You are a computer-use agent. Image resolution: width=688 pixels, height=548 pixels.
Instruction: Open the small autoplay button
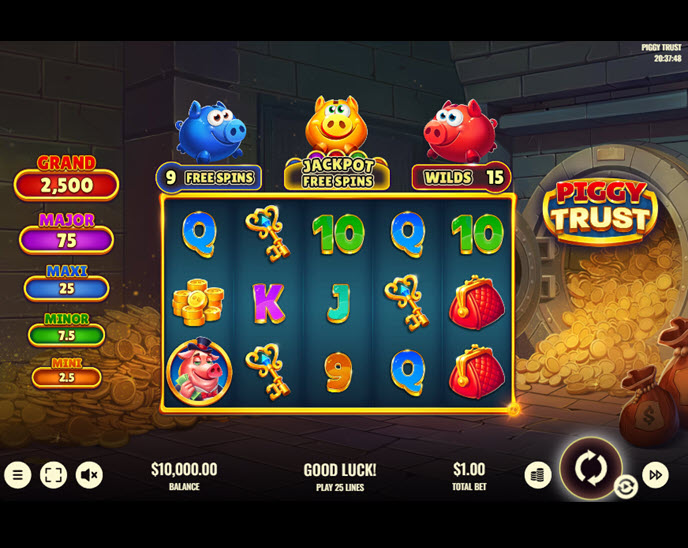(x=626, y=487)
